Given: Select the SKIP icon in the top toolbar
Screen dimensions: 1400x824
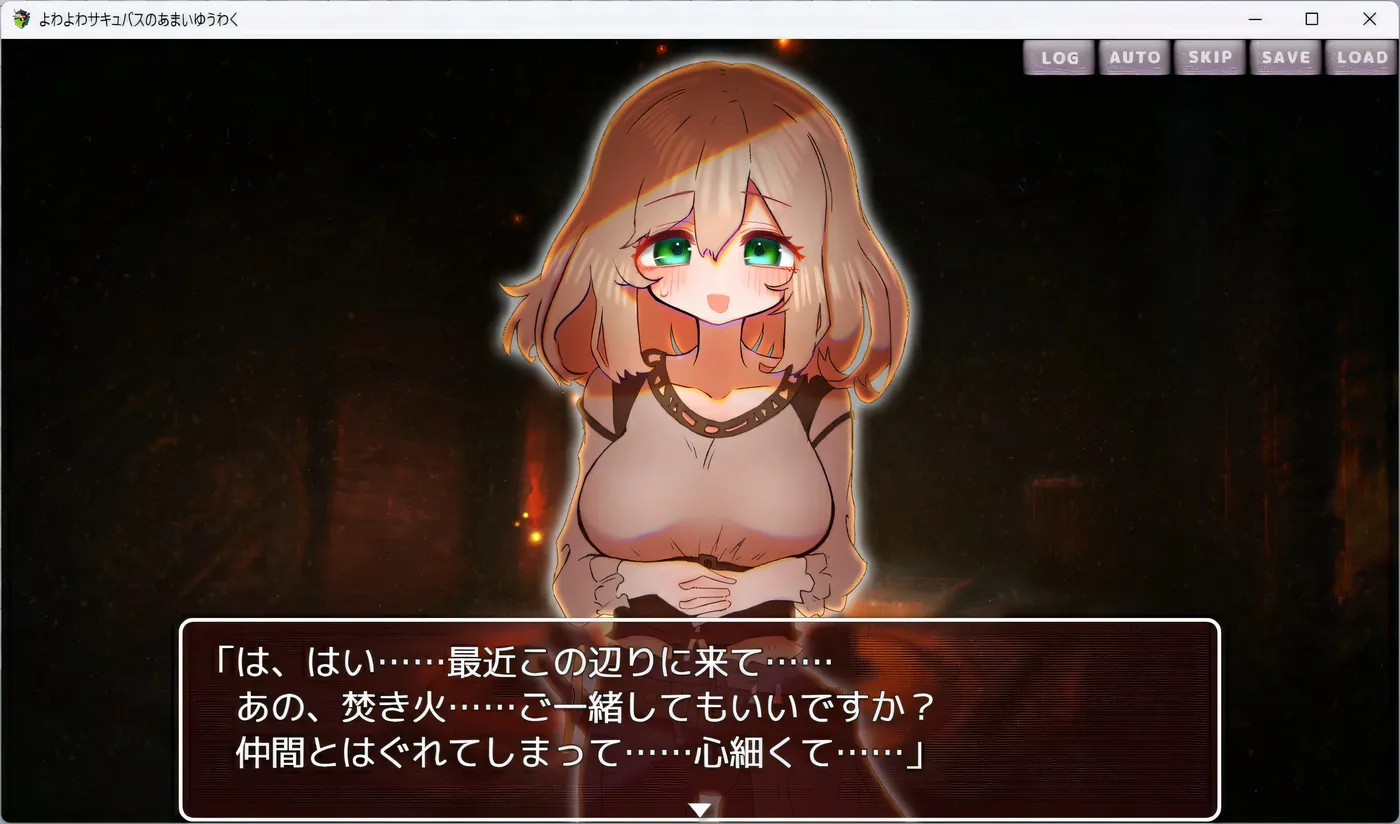Looking at the screenshot, I should coord(1209,57).
